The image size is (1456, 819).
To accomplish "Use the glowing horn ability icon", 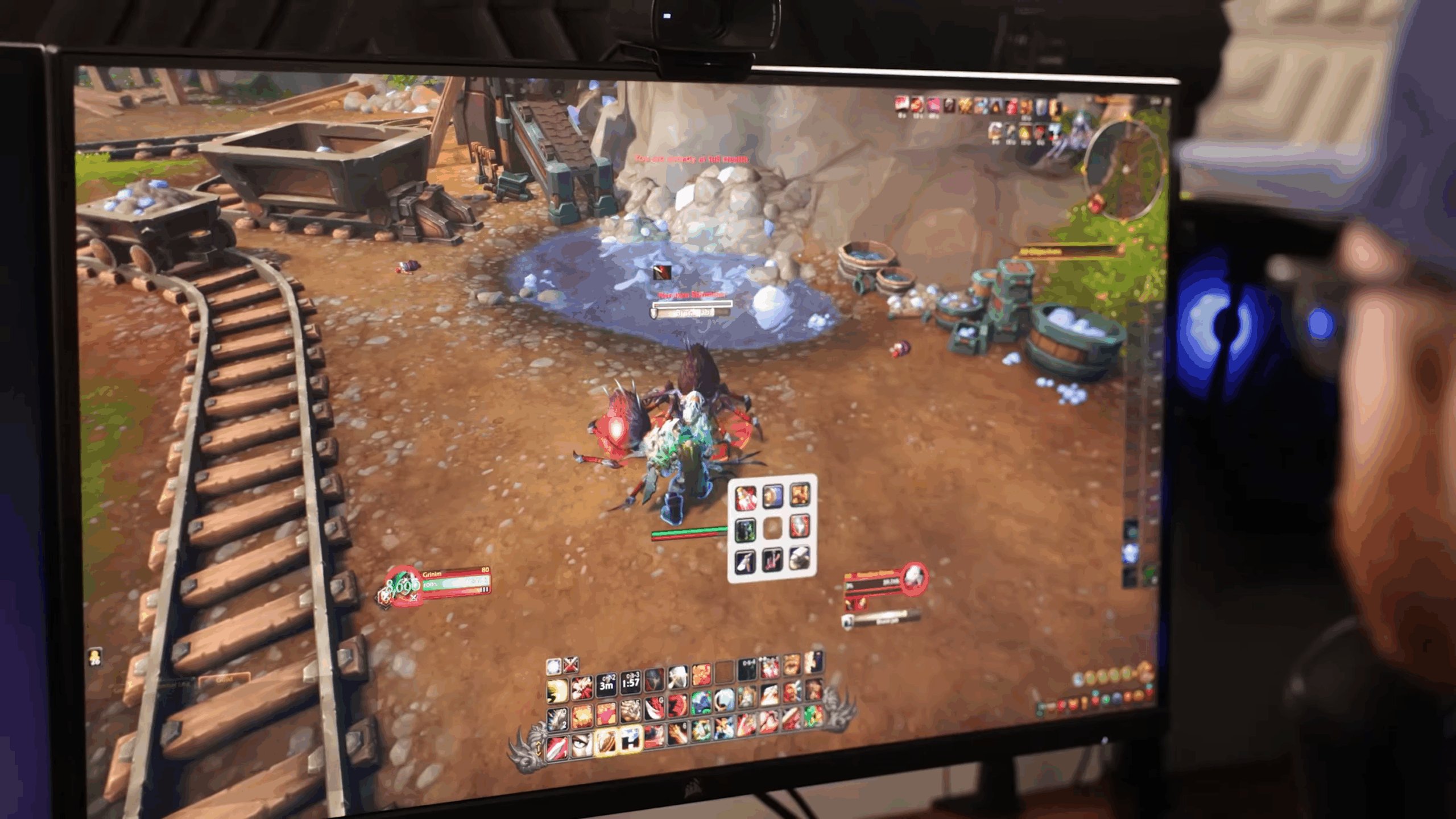I will click(x=605, y=742).
